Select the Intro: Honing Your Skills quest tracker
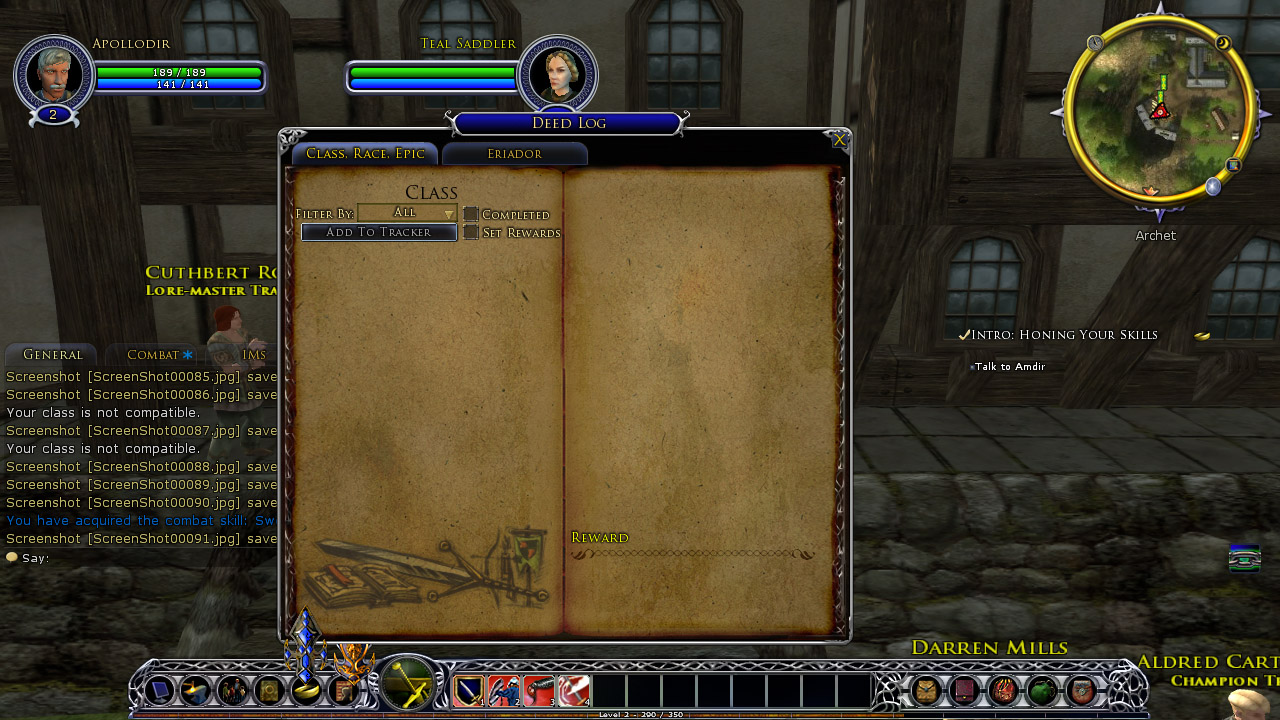 click(1064, 335)
